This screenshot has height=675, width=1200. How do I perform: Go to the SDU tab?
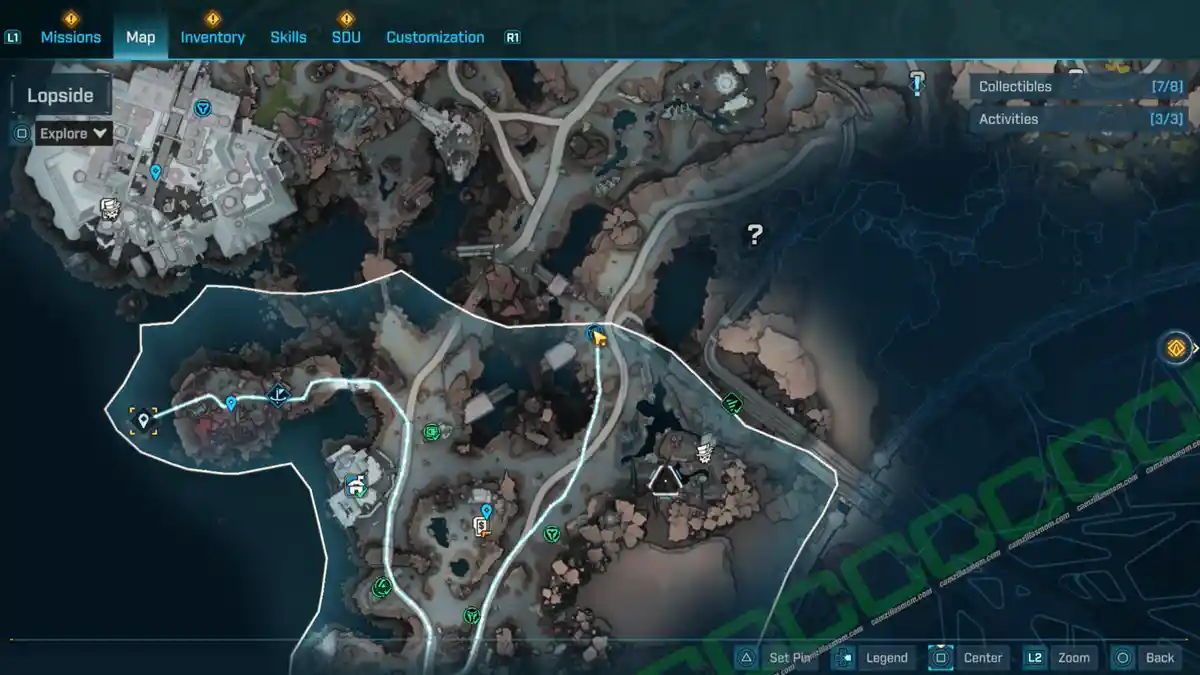click(x=346, y=37)
